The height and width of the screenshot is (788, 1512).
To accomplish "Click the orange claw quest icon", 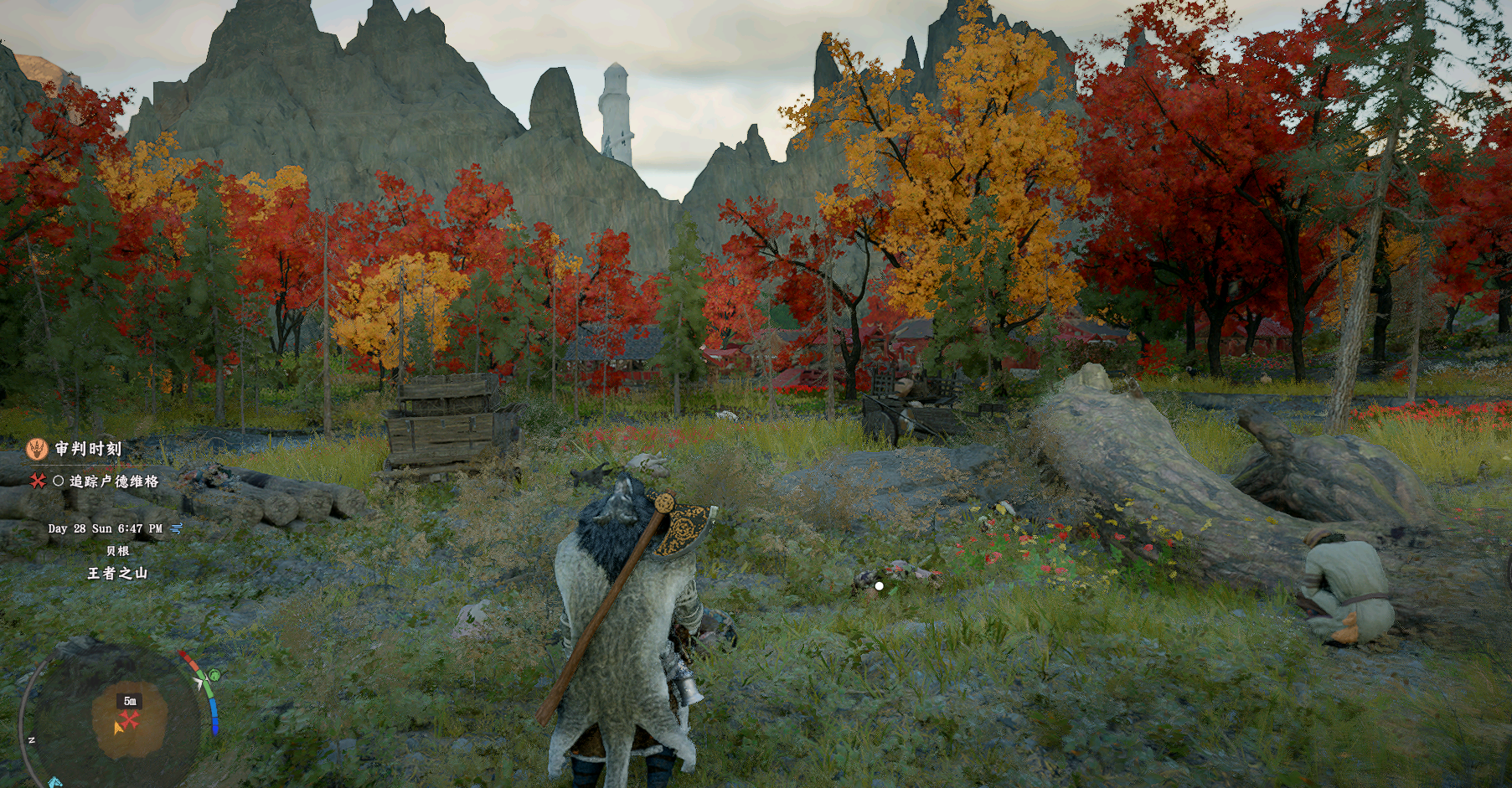I will (36, 450).
